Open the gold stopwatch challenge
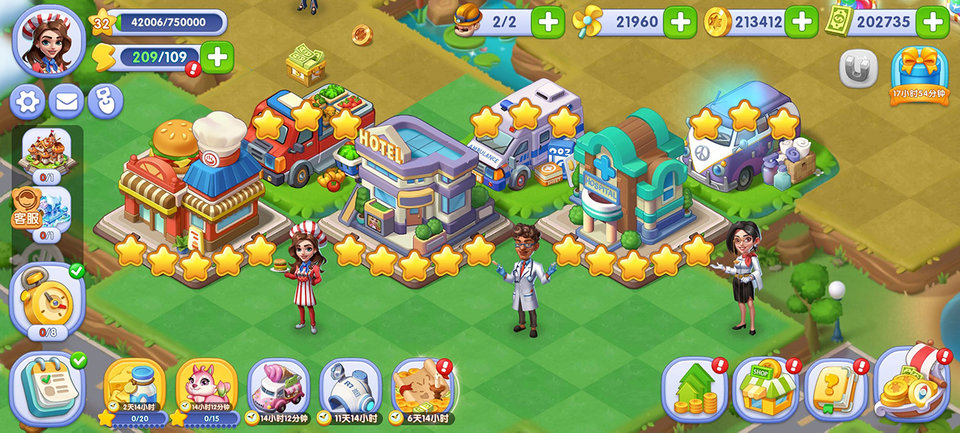960x433 pixels. (x=46, y=298)
